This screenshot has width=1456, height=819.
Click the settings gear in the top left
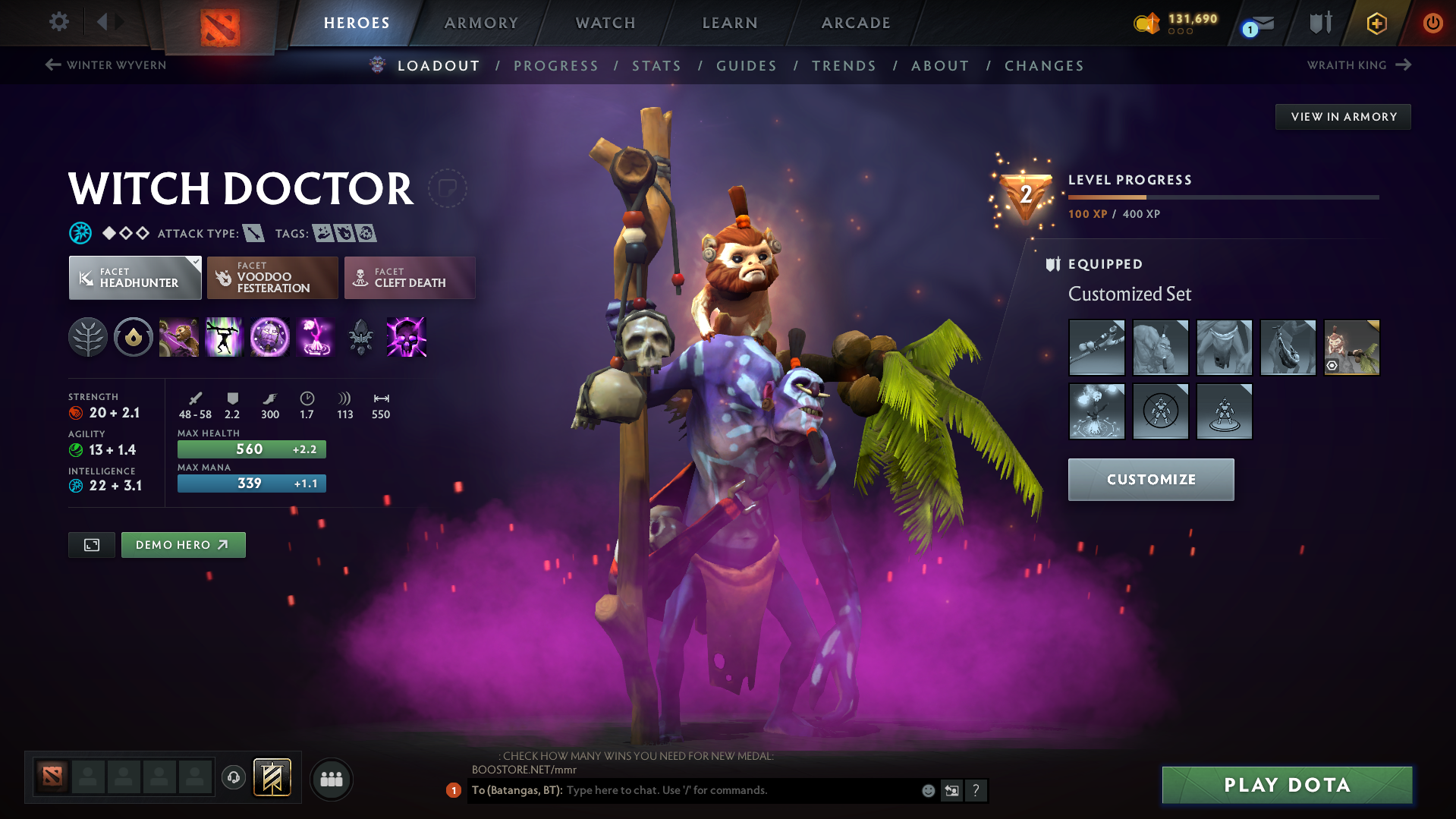(x=58, y=22)
